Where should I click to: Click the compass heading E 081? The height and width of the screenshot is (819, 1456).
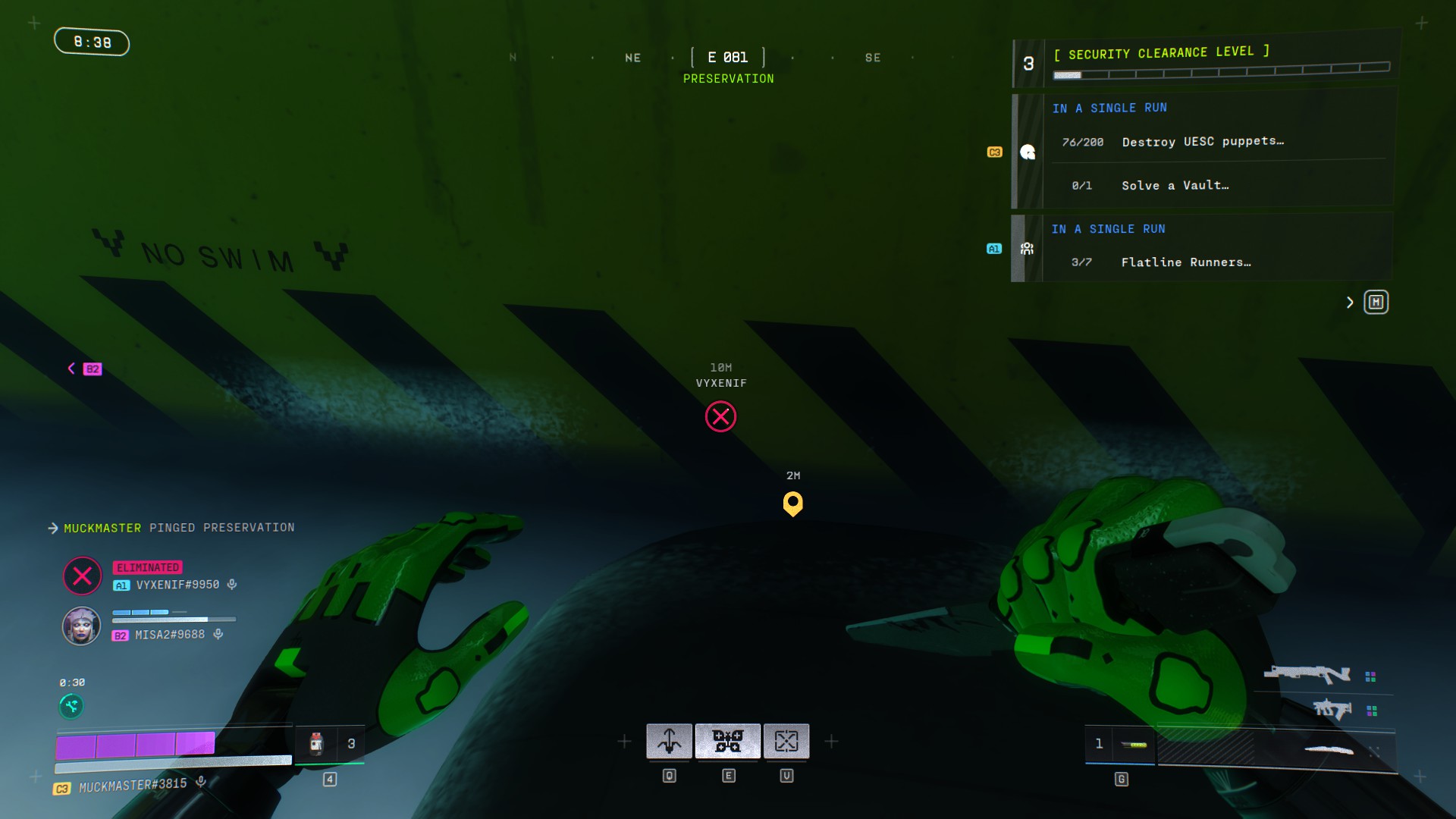click(x=728, y=58)
